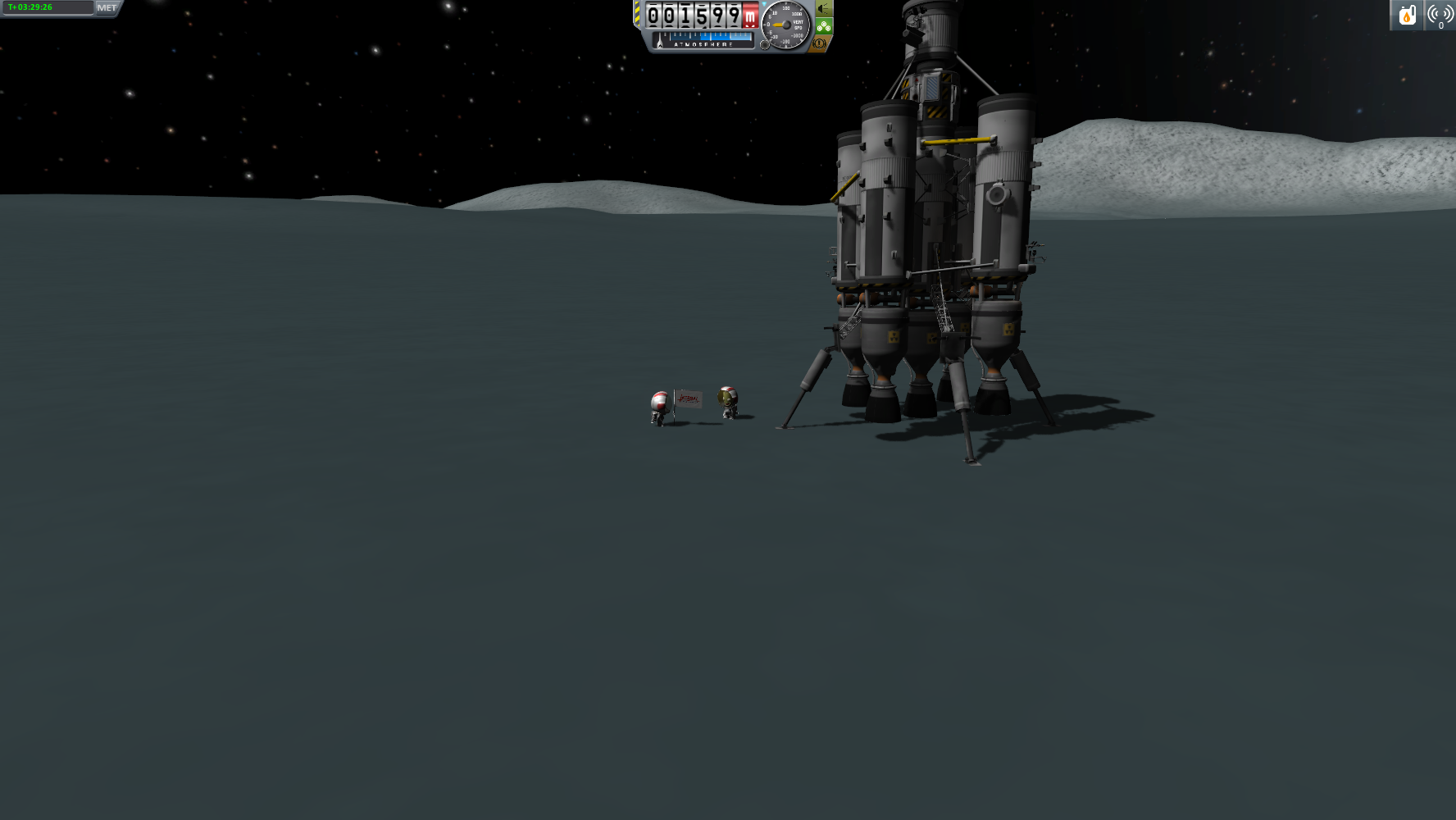Open the signal waves toolbar icon

(1440, 15)
